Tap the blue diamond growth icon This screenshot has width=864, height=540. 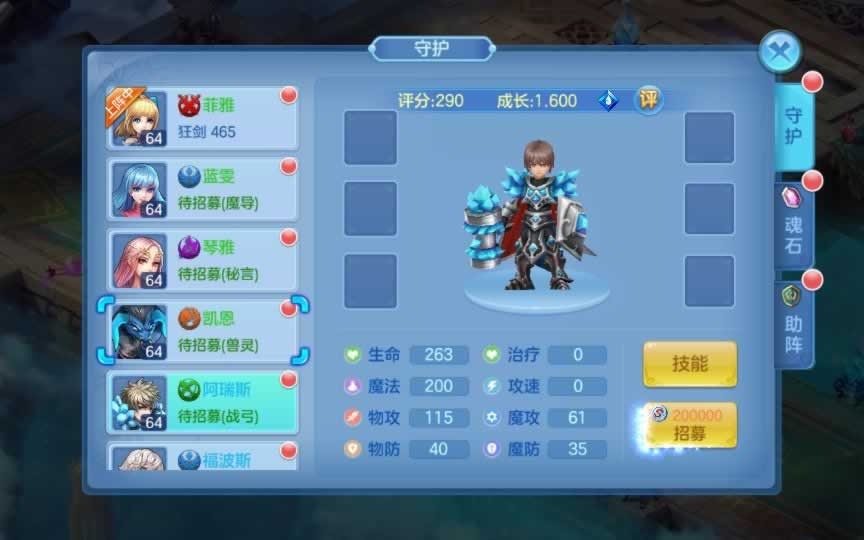[x=608, y=101]
